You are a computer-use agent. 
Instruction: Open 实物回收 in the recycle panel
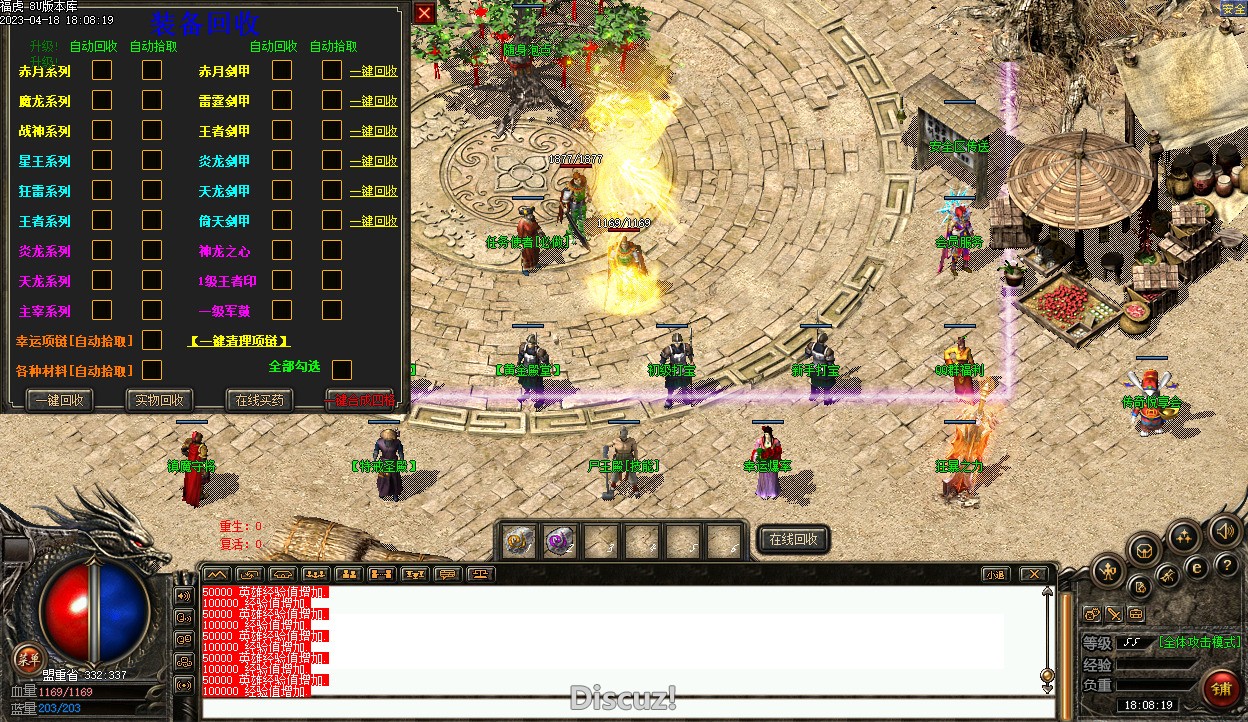click(159, 400)
